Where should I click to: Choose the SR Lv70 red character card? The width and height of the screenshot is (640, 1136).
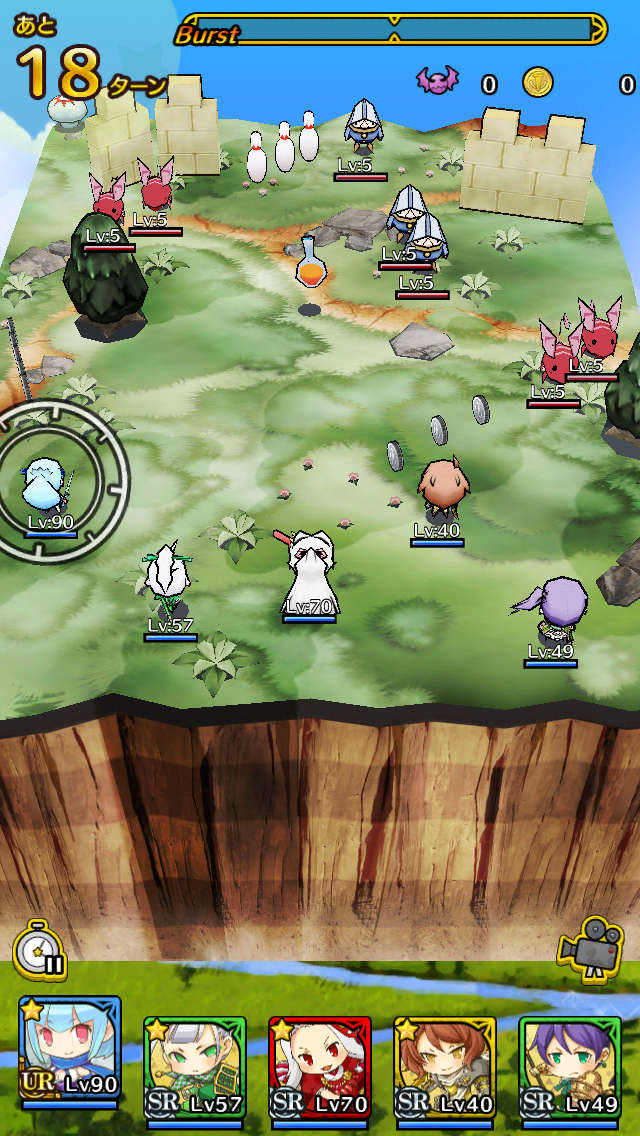tap(319, 1066)
